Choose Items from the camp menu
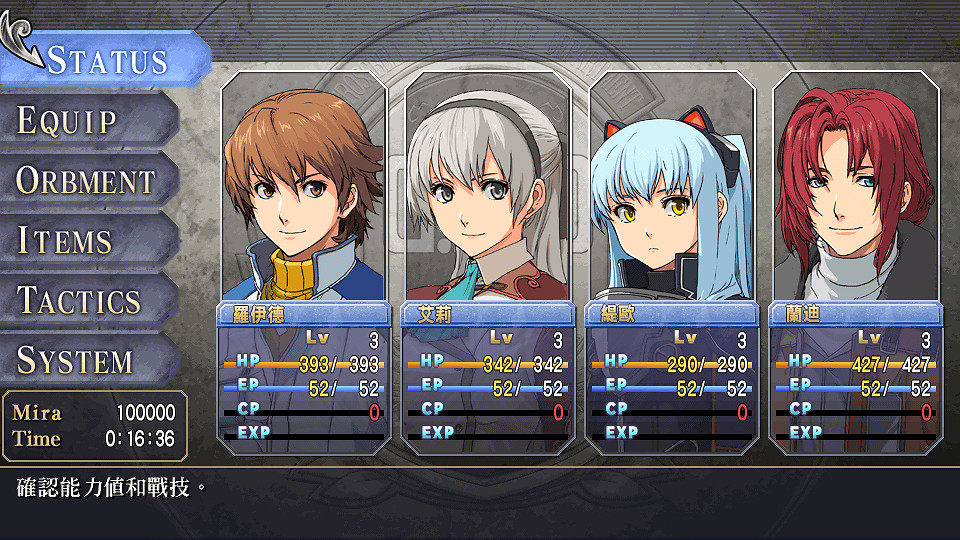The image size is (960, 540). pos(66,241)
